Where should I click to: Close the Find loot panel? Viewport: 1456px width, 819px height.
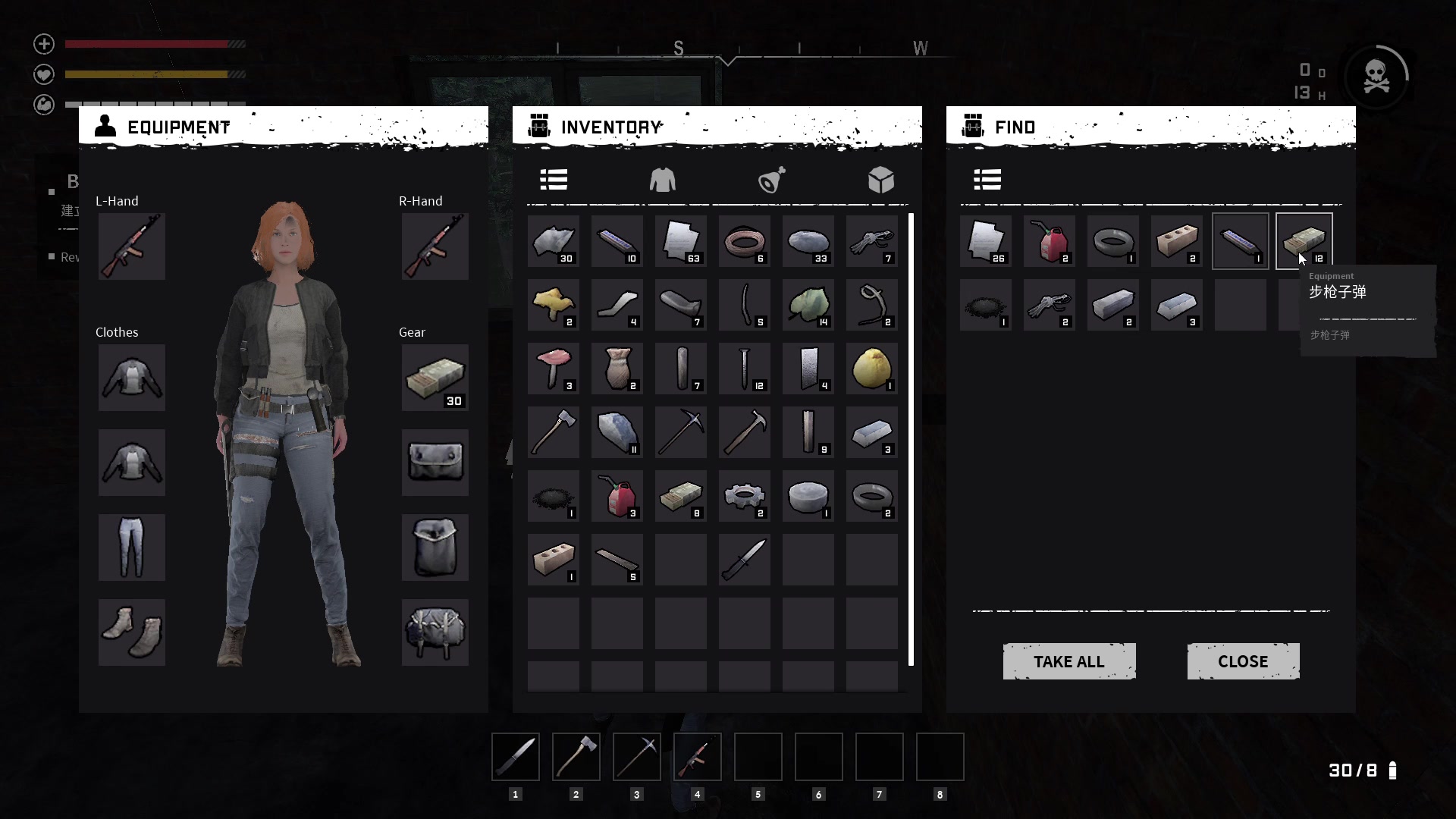click(1243, 661)
